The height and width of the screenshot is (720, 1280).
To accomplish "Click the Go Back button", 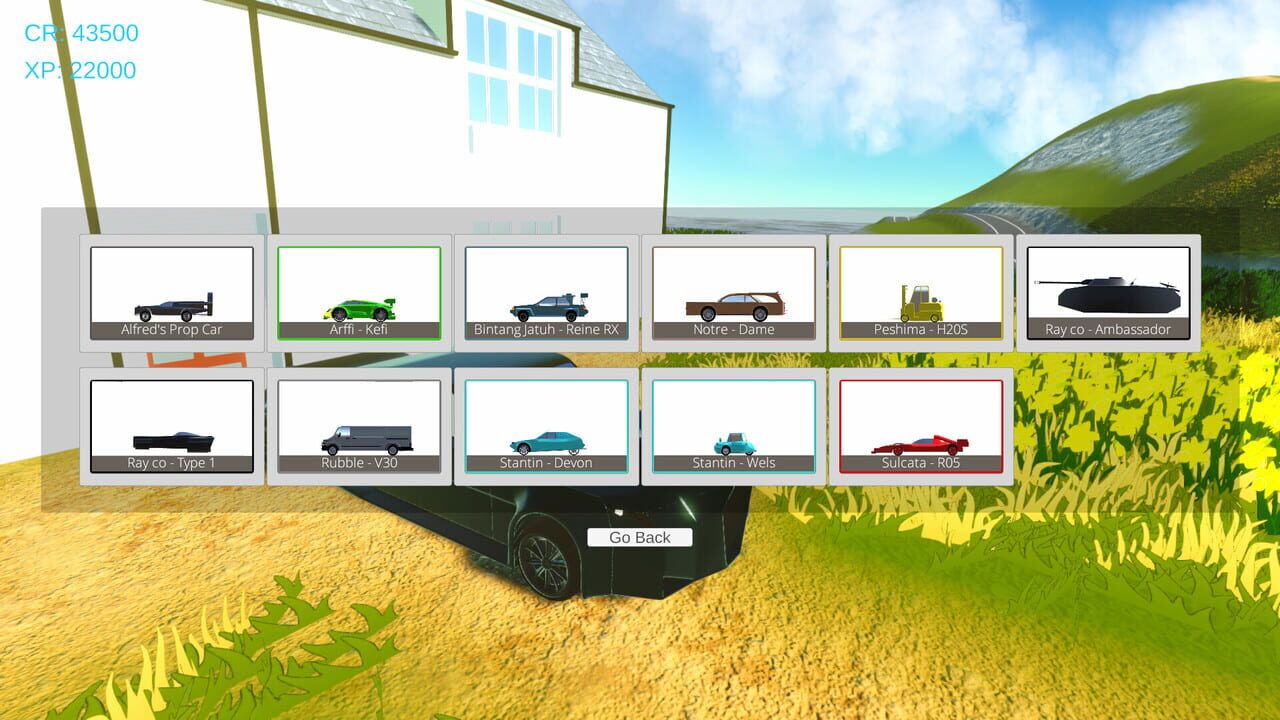I will coord(641,537).
